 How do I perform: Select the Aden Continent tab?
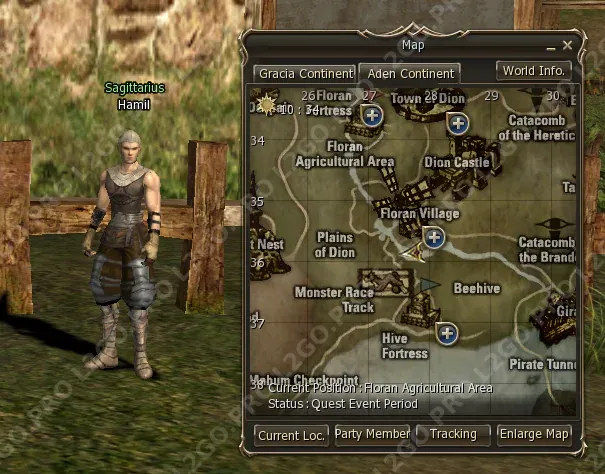tap(409, 74)
